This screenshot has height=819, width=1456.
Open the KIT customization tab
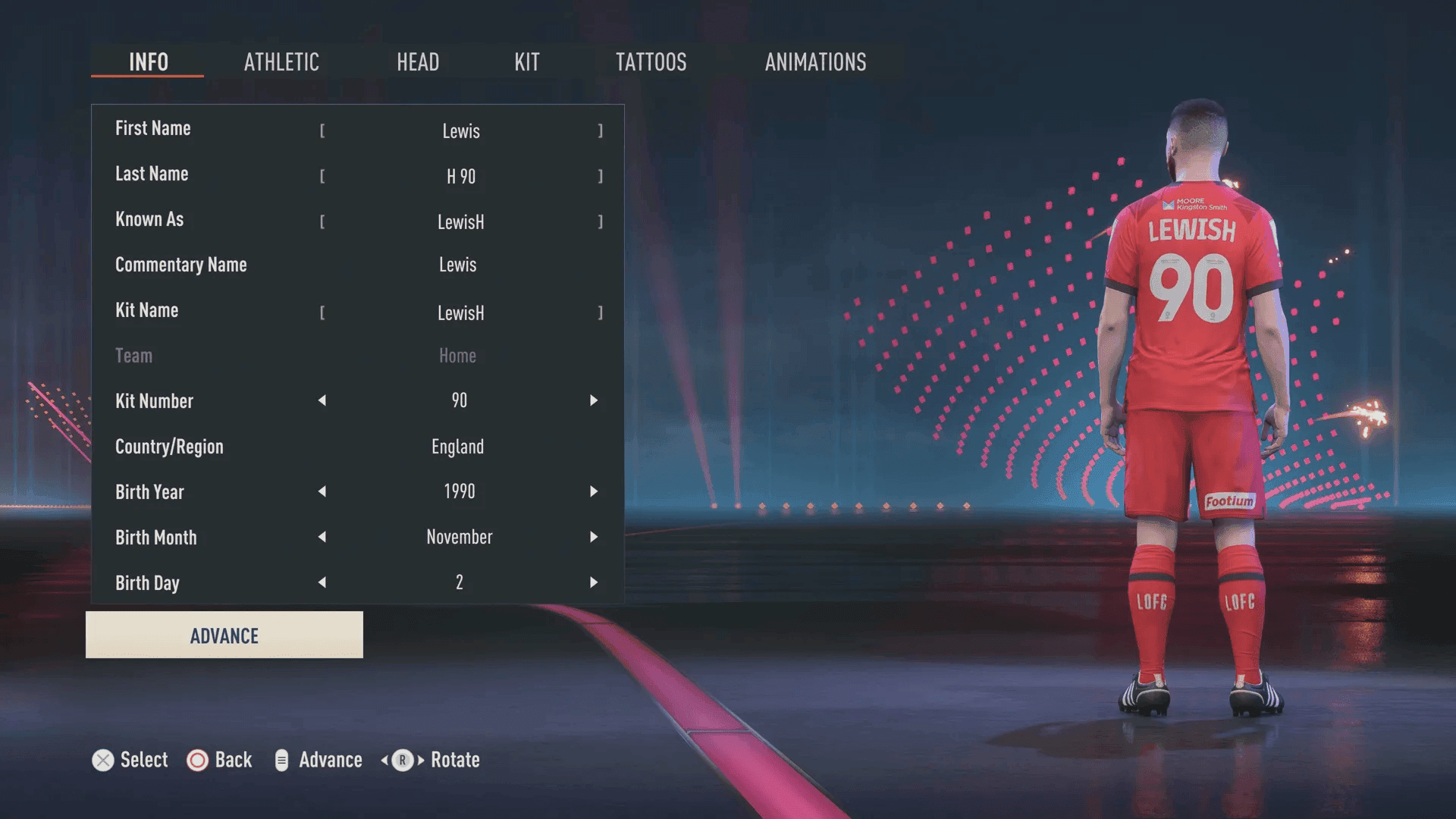(527, 62)
